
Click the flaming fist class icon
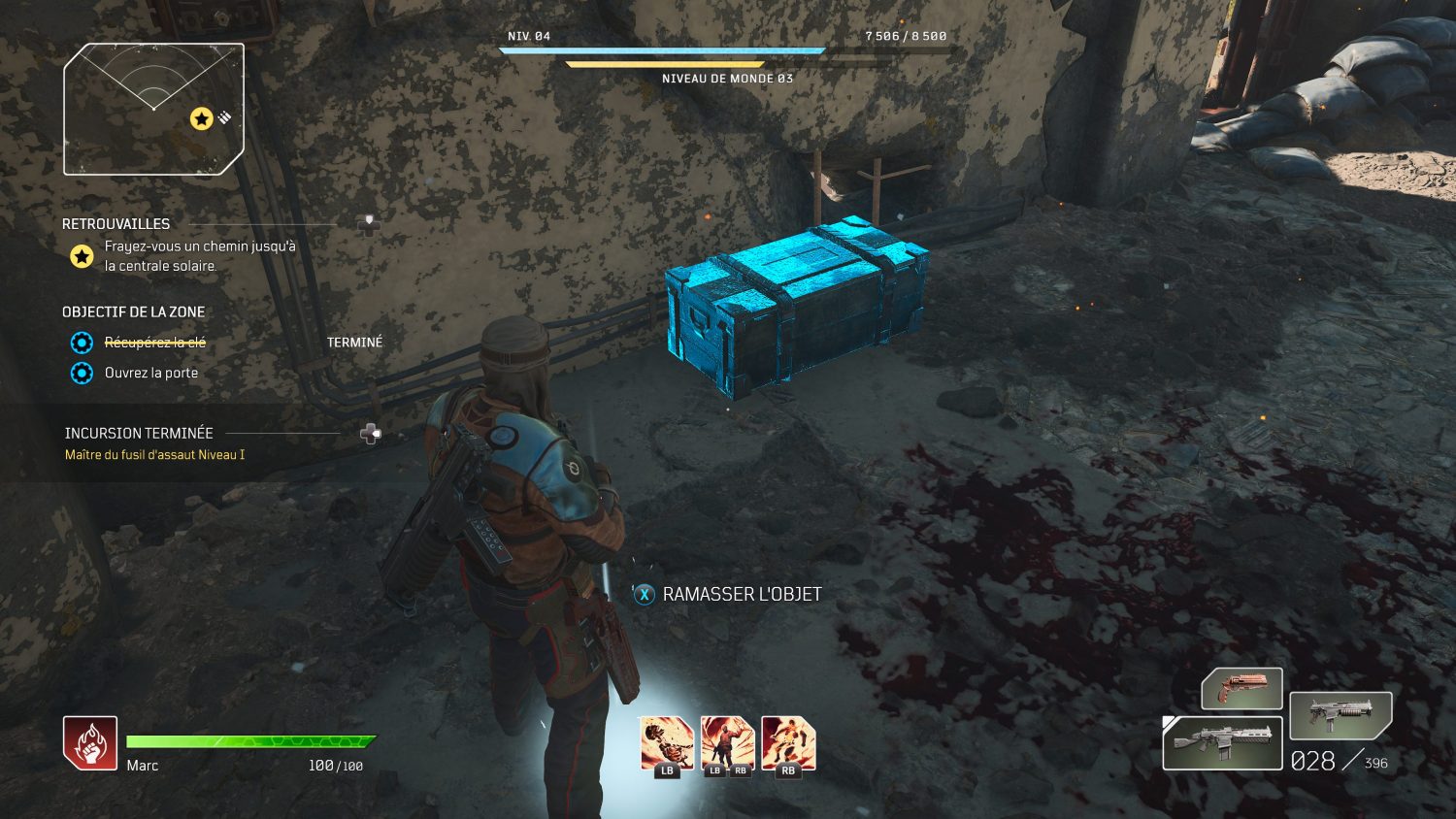coord(90,743)
